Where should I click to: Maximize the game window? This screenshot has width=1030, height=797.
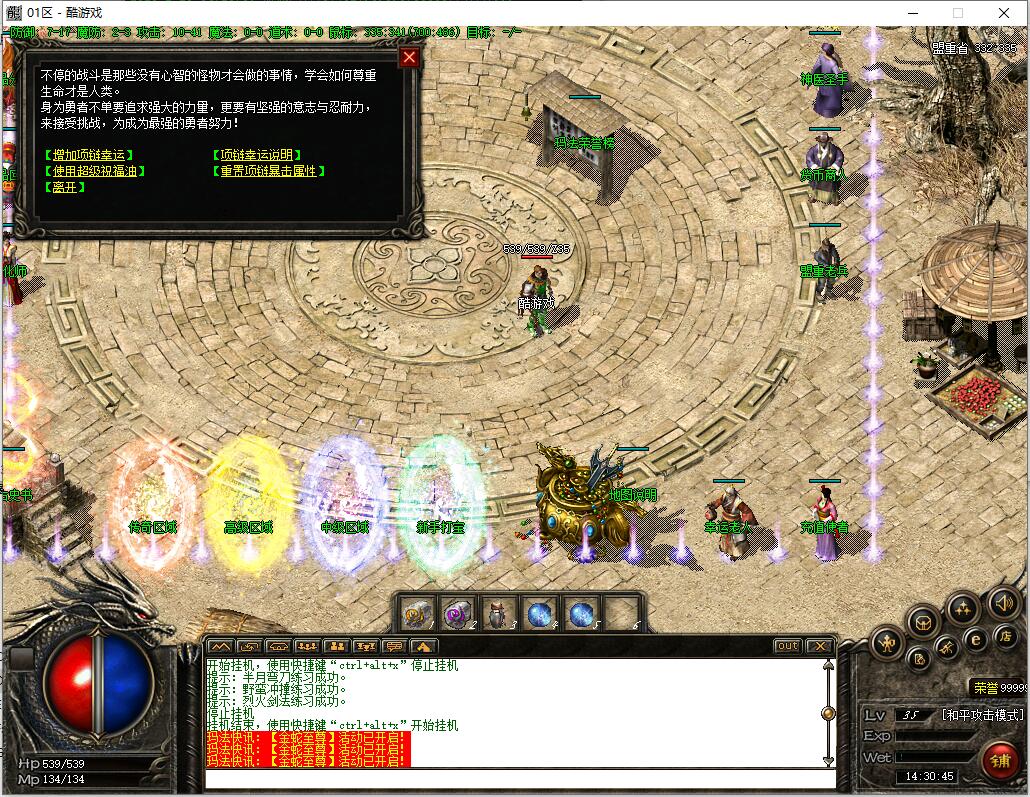pos(957,13)
